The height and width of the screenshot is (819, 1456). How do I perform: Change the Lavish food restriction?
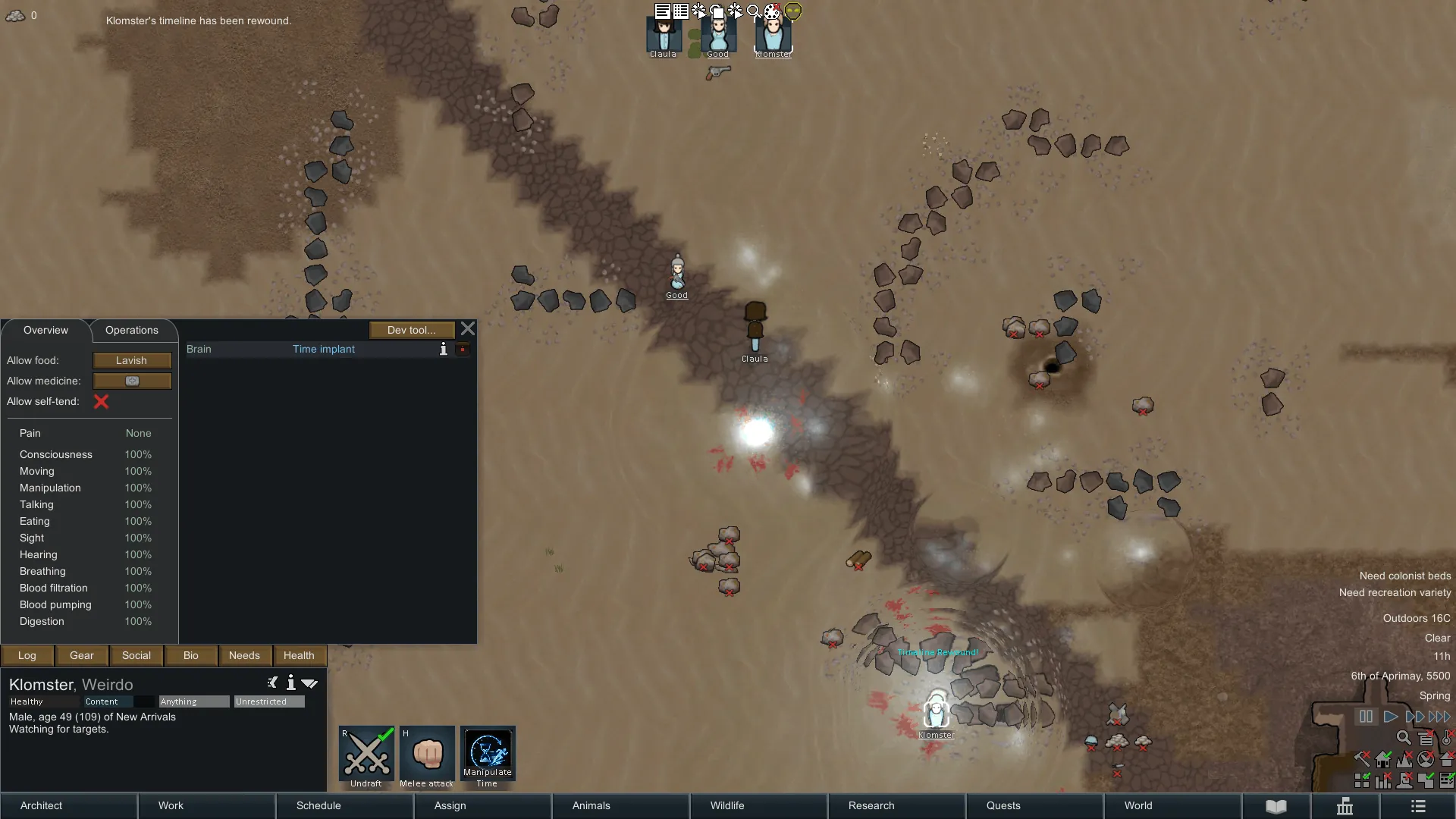(x=132, y=360)
